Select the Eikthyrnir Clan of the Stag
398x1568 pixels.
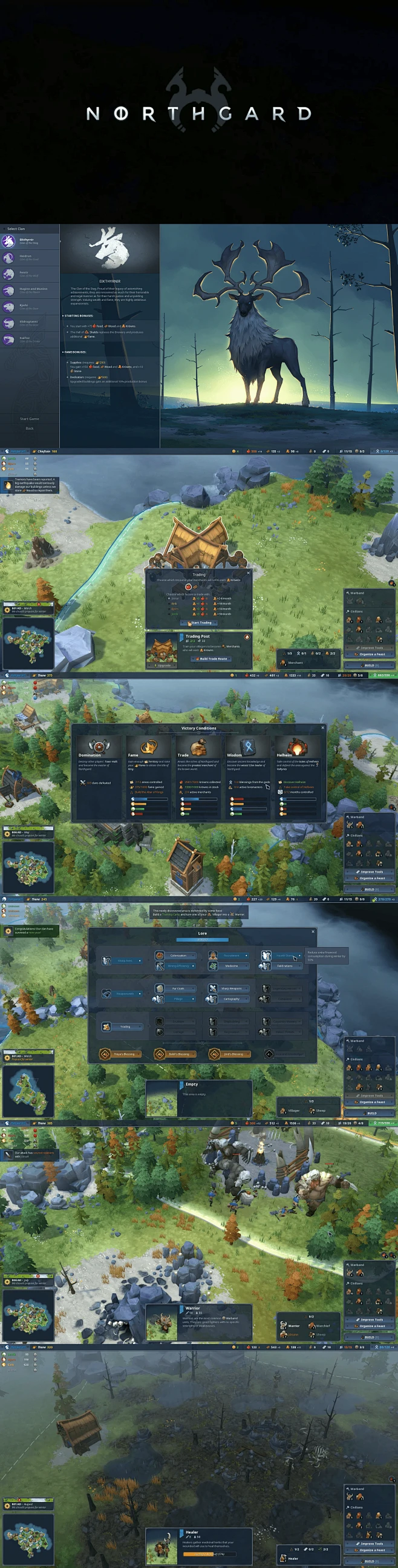pyautogui.click(x=29, y=241)
